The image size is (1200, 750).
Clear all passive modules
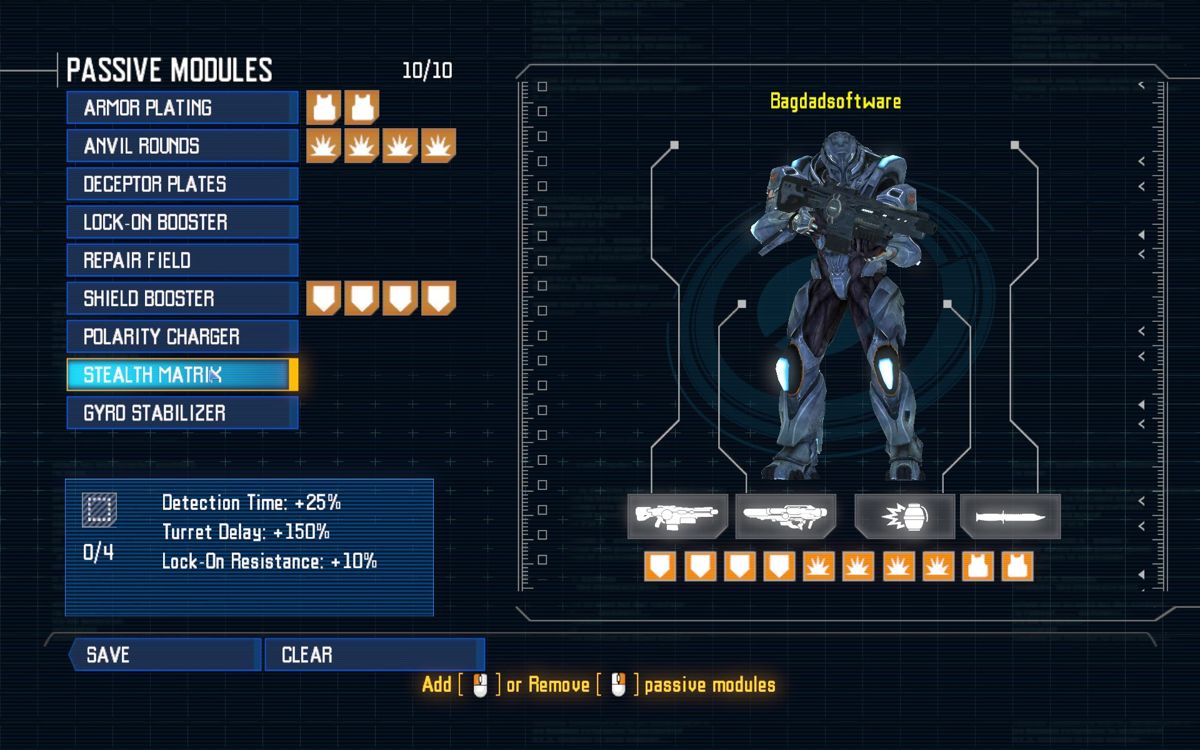(x=374, y=655)
